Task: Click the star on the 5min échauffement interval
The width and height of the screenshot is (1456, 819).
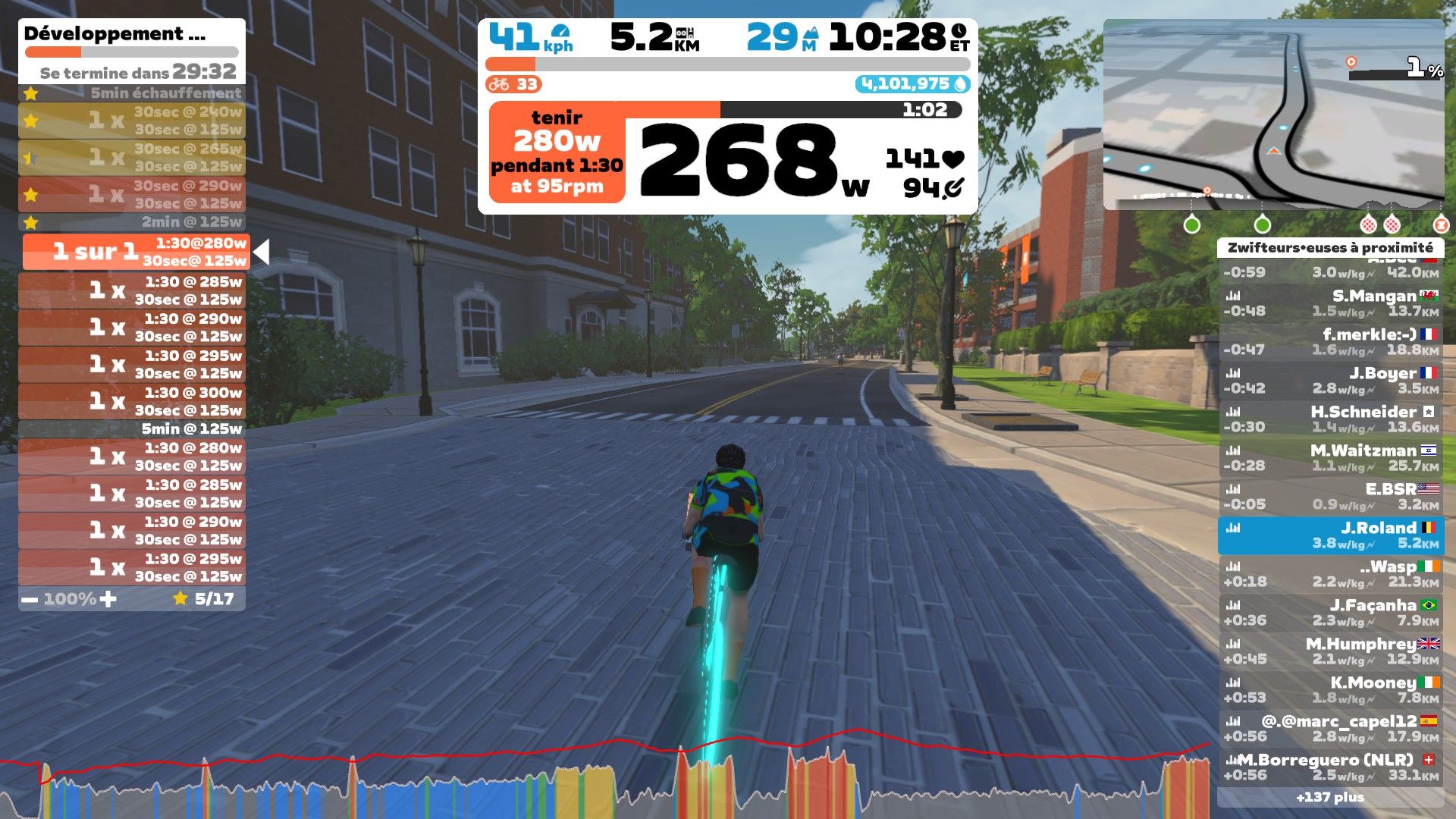Action: coord(30,93)
